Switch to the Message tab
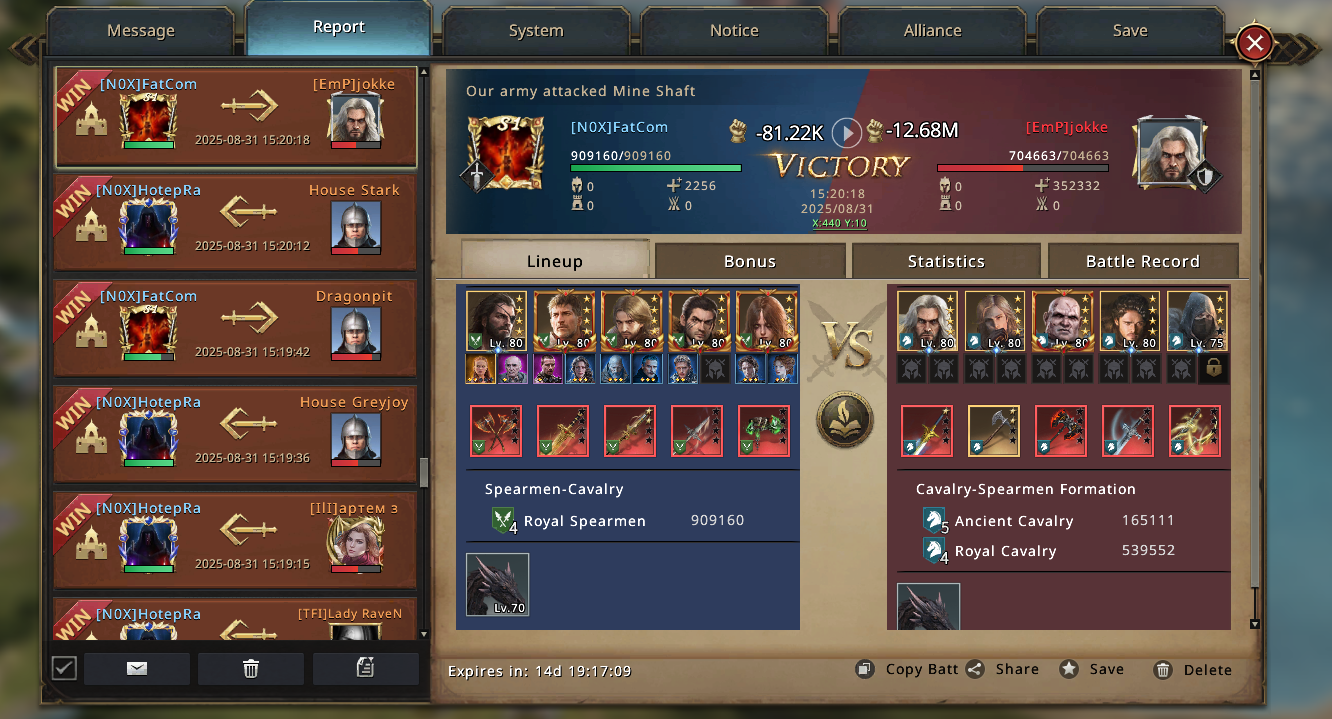Viewport: 1332px width, 719px height. tap(140, 31)
